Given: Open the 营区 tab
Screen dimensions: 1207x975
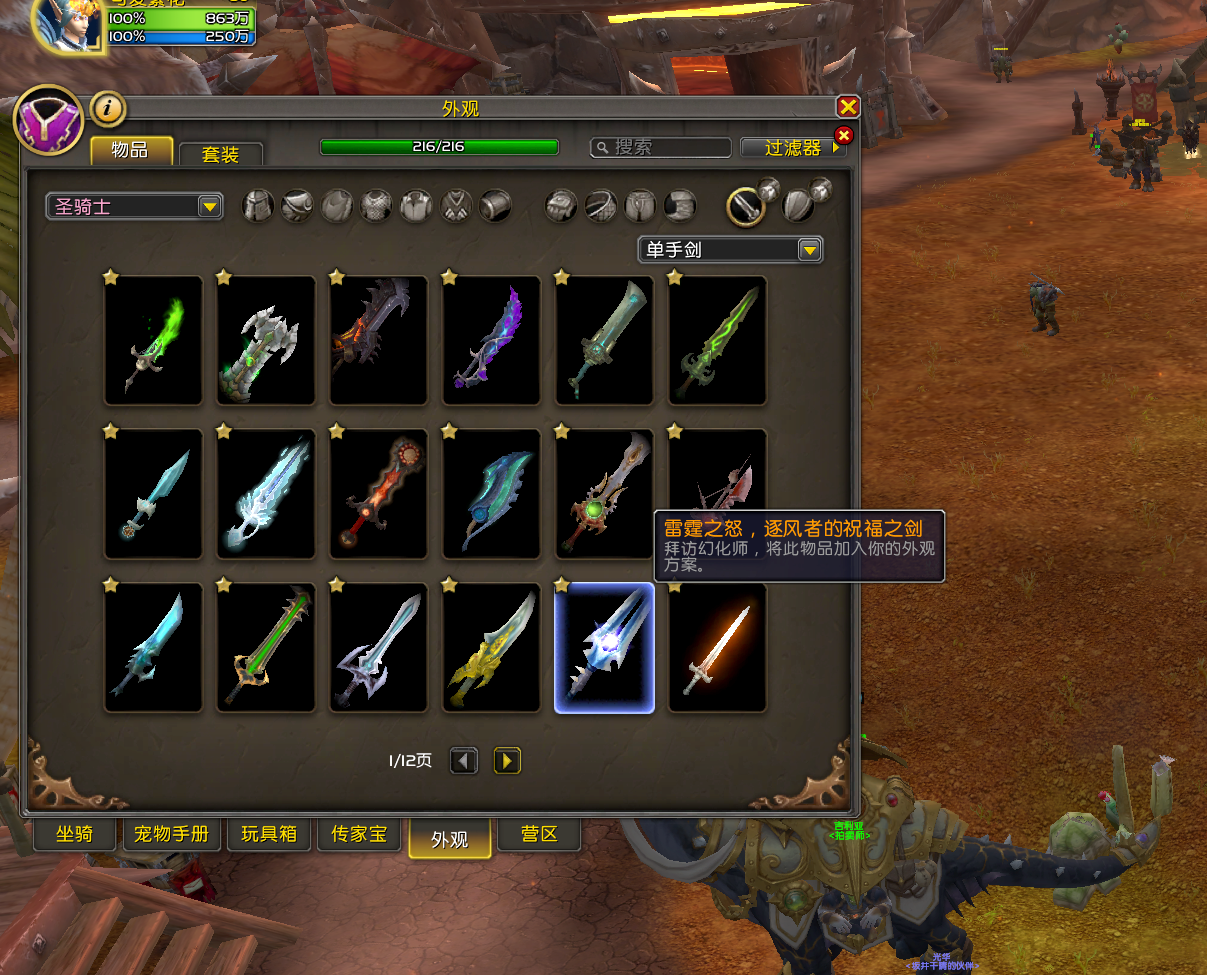Looking at the screenshot, I should pyautogui.click(x=540, y=834).
